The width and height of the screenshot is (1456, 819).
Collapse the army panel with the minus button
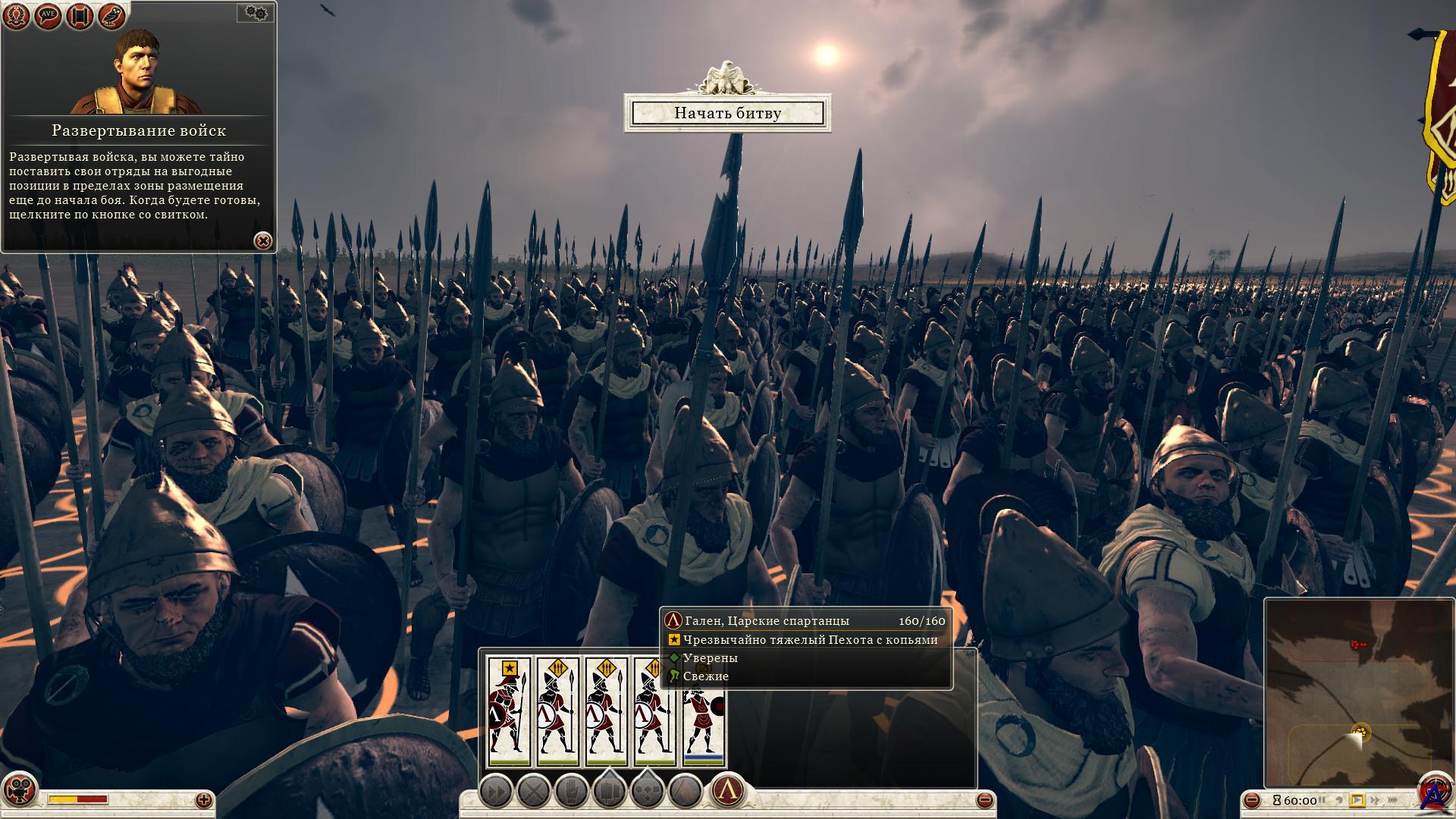coord(984,800)
